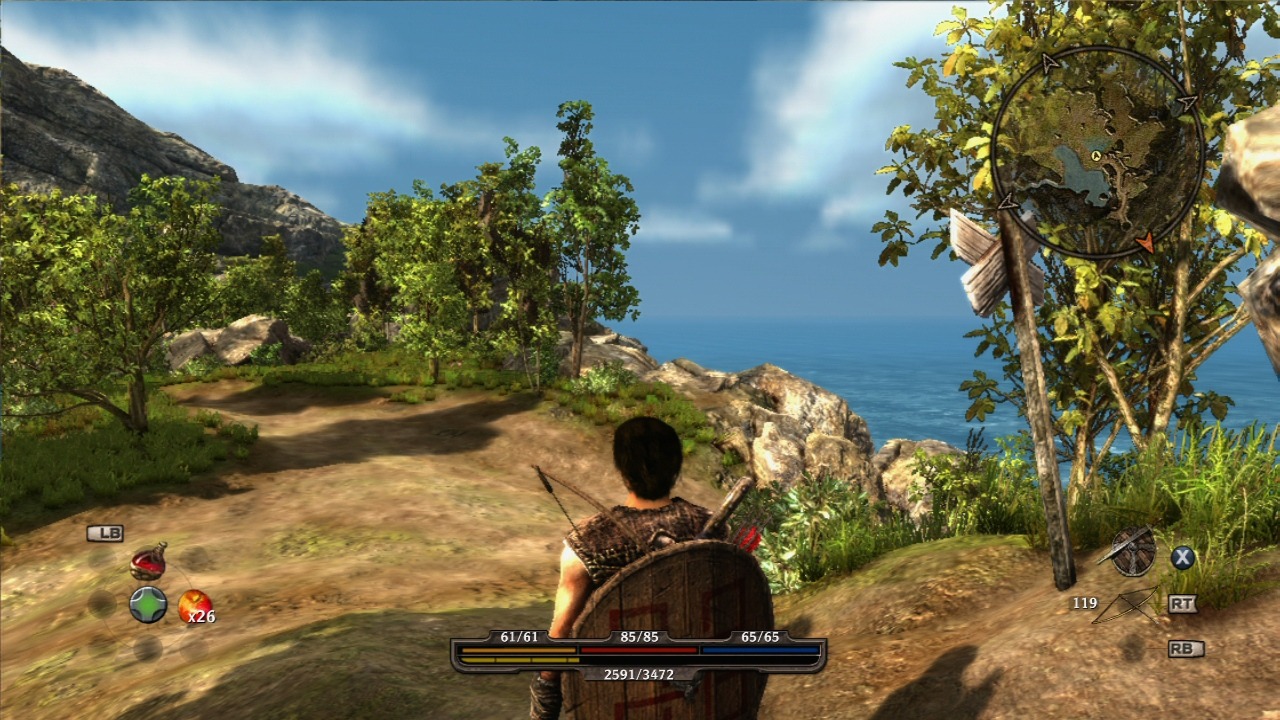The height and width of the screenshot is (720, 1280).
Task: Click the orange arrow marker on minimap rim
Action: click(1146, 242)
